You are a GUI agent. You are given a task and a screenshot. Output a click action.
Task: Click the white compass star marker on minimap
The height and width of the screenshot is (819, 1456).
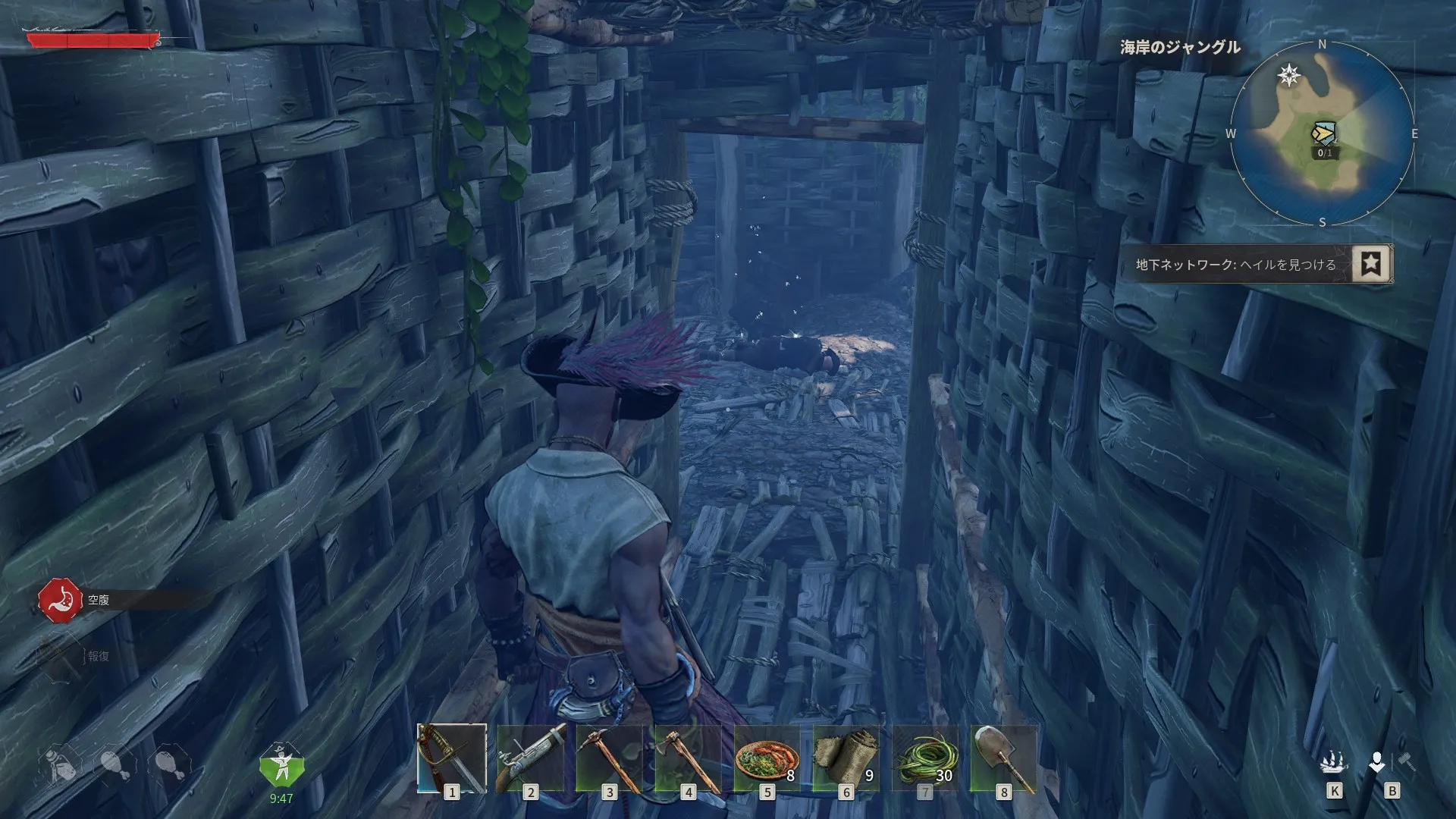click(x=1289, y=75)
